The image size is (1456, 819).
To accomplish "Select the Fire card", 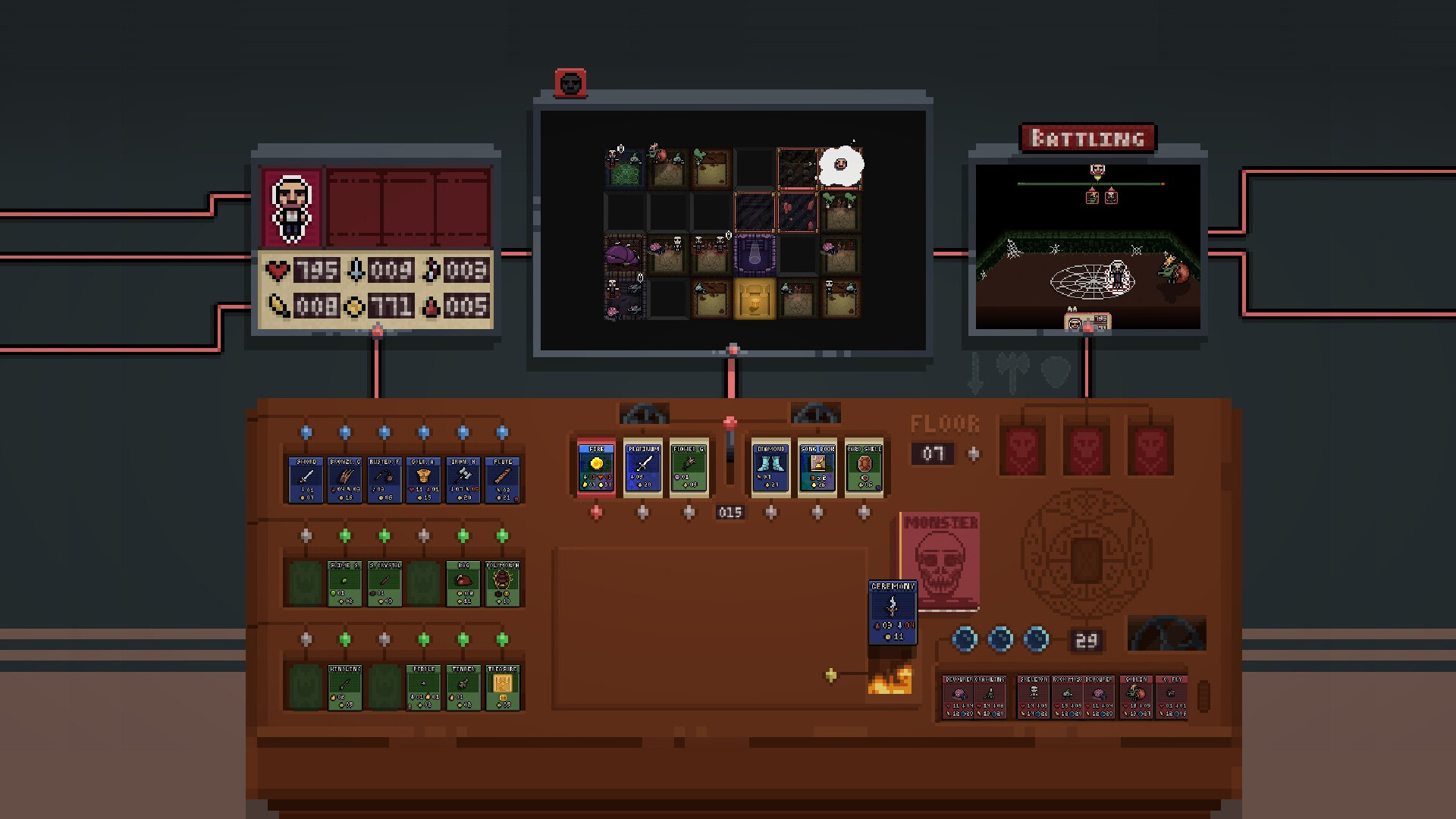I will (x=596, y=469).
